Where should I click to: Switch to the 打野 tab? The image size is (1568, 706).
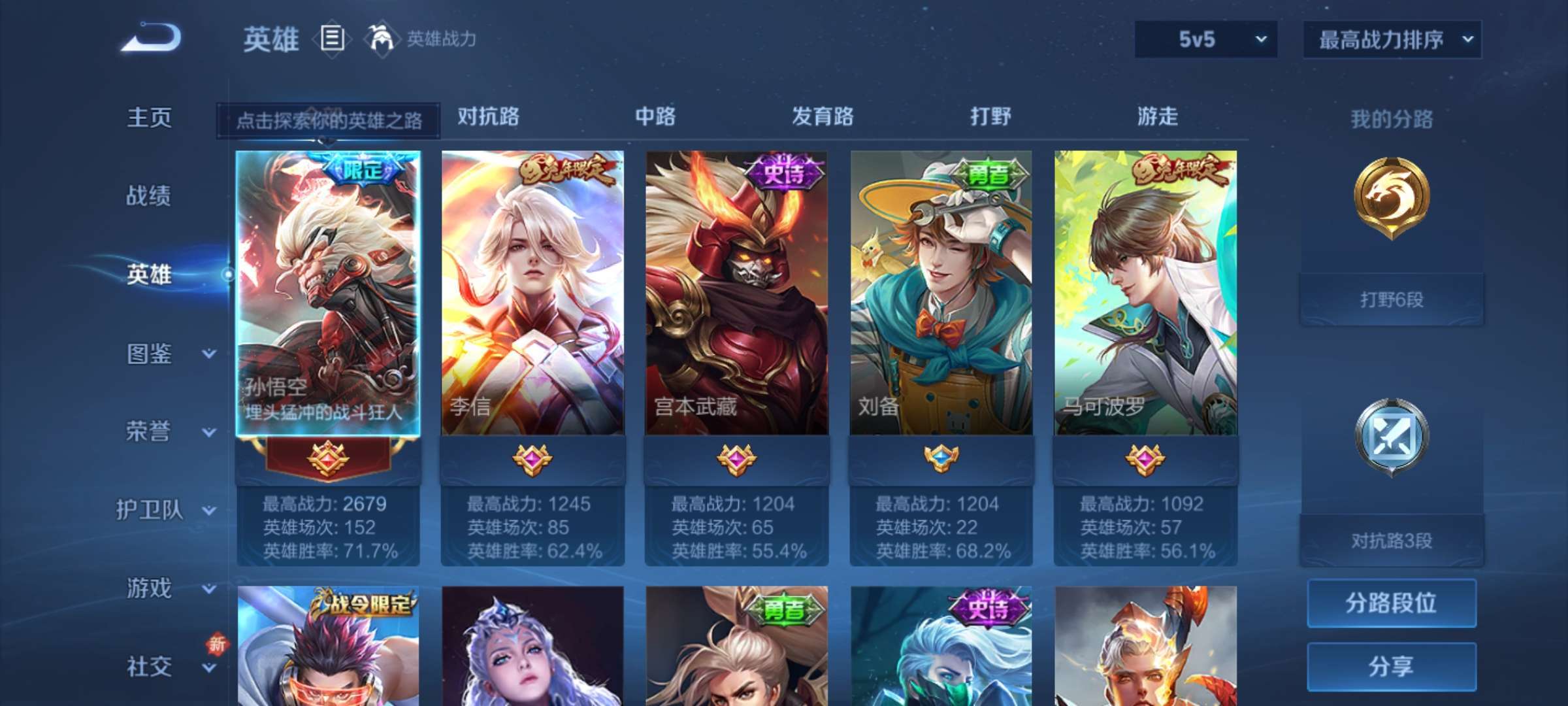990,118
